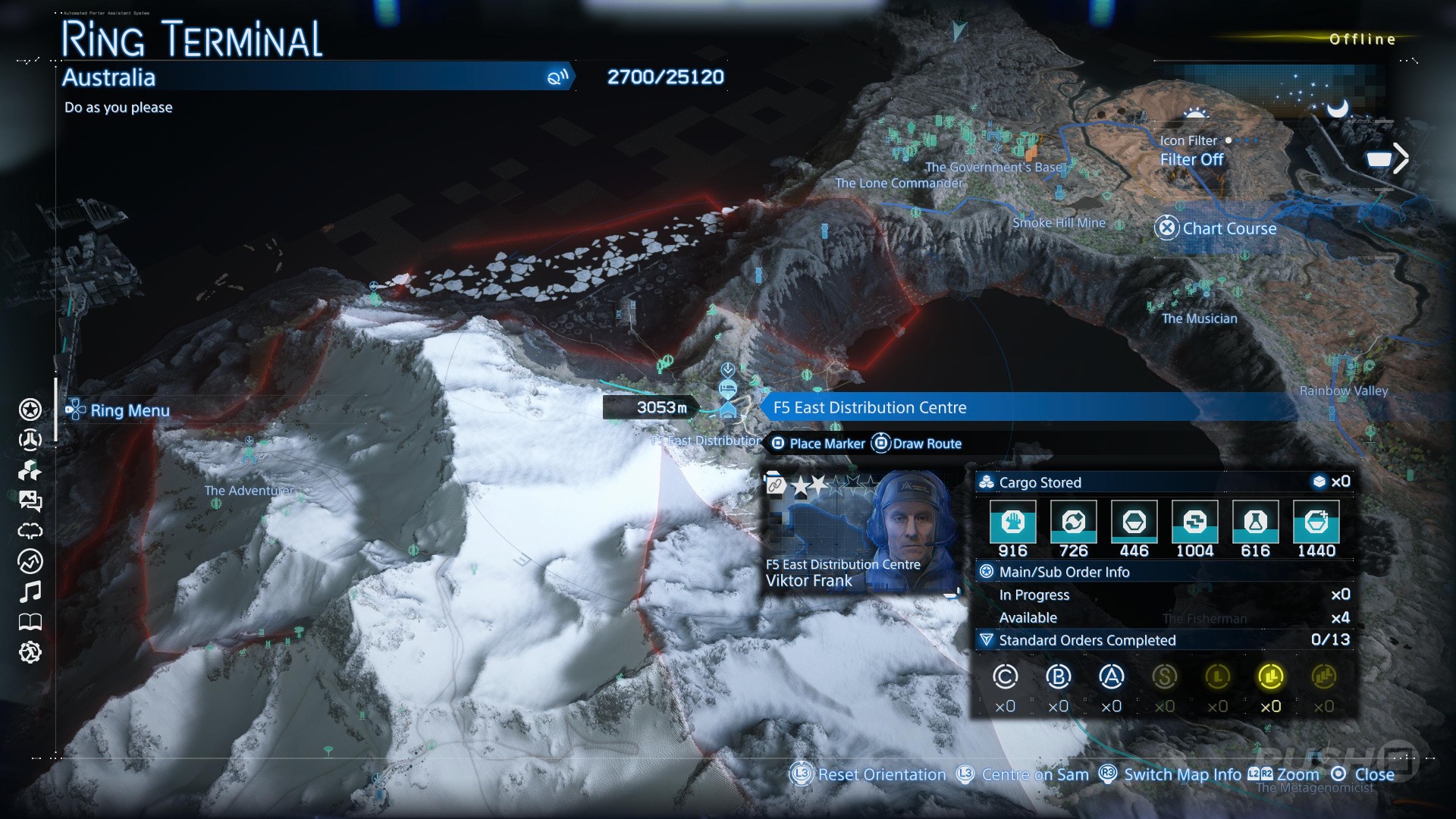
Task: Click the Viktor Frank portrait card
Action: 861,531
